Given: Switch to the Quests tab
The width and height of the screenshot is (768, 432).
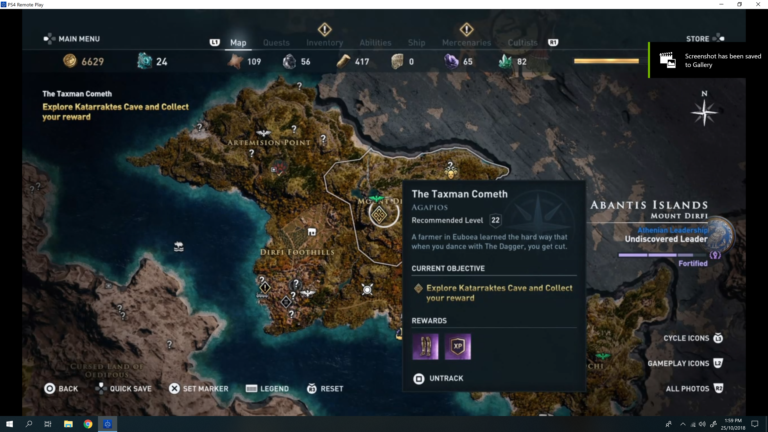Looking at the screenshot, I should pyautogui.click(x=276, y=43).
